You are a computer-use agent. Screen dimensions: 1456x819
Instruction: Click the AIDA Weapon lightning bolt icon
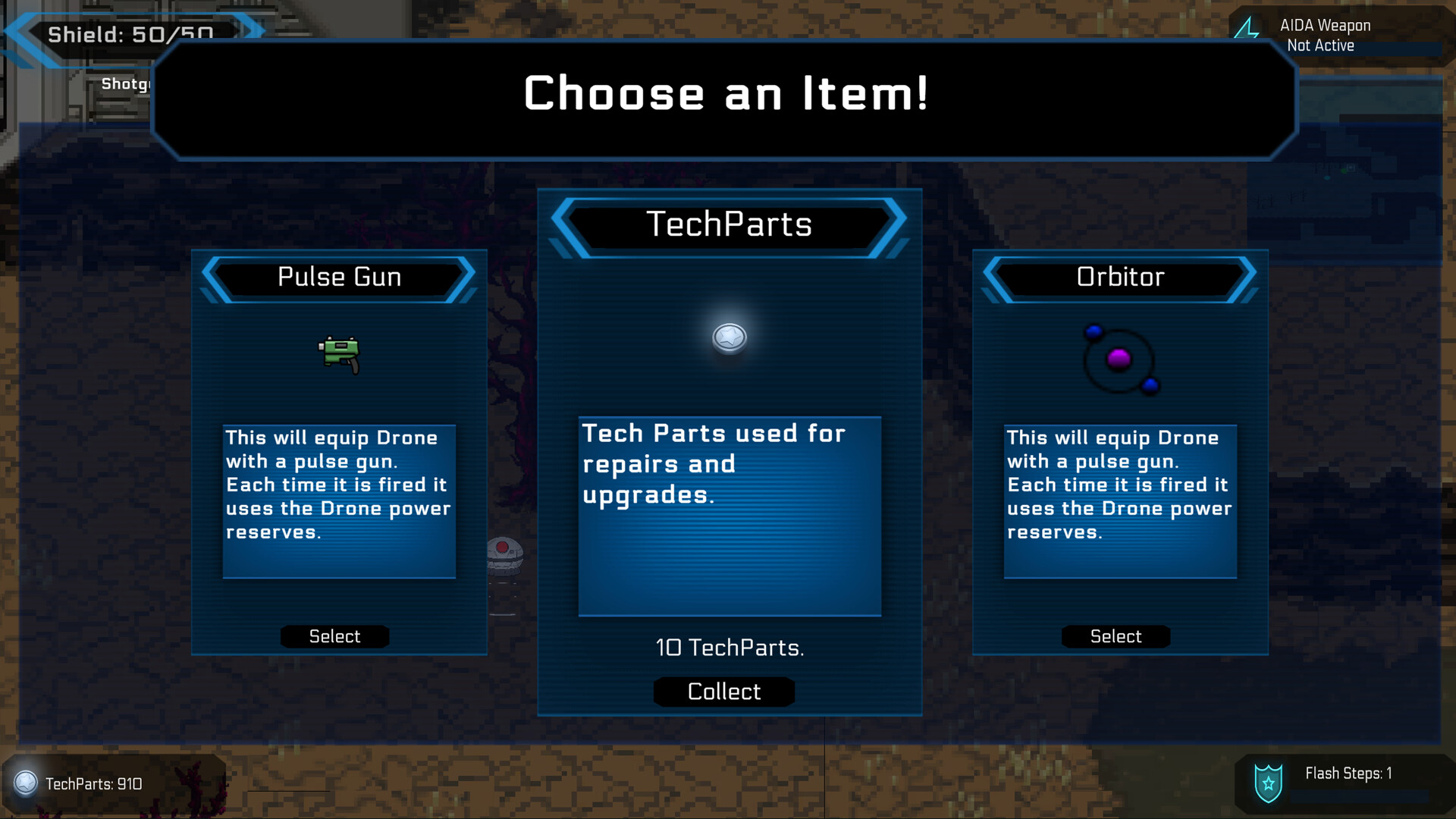tap(1246, 29)
